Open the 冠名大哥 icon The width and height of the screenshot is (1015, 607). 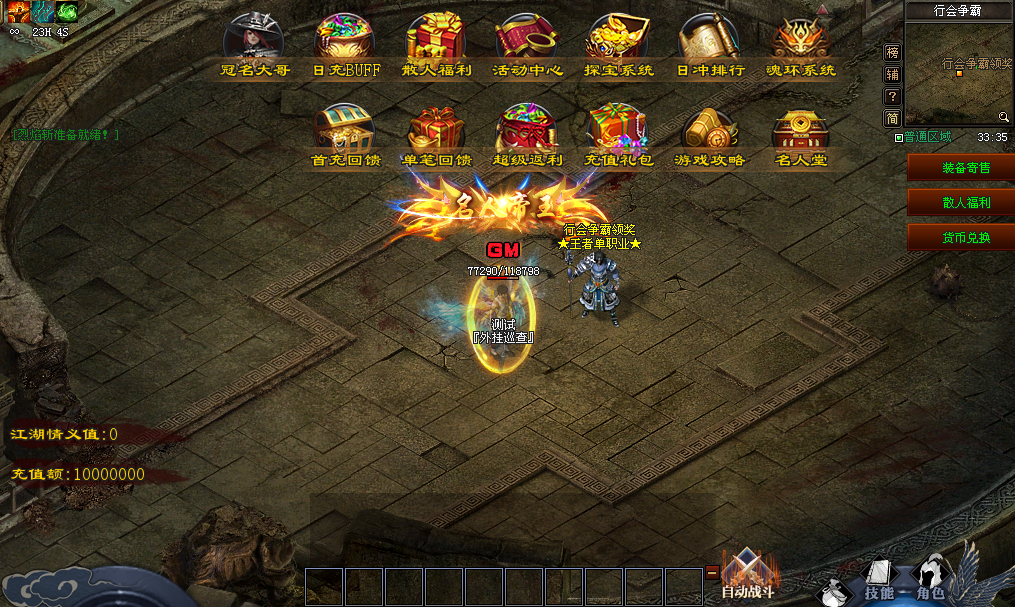(x=254, y=42)
